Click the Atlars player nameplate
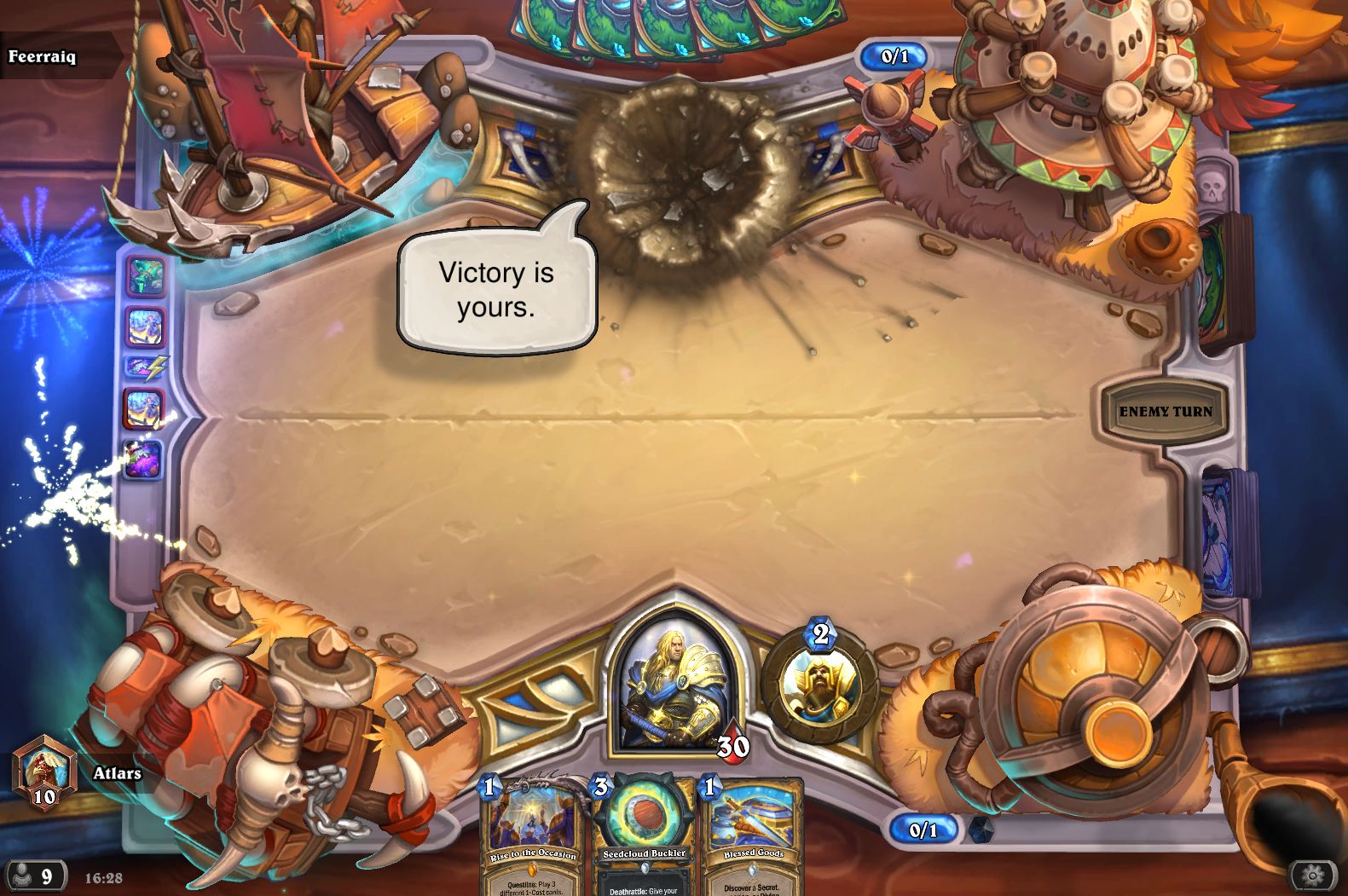 coord(118,772)
